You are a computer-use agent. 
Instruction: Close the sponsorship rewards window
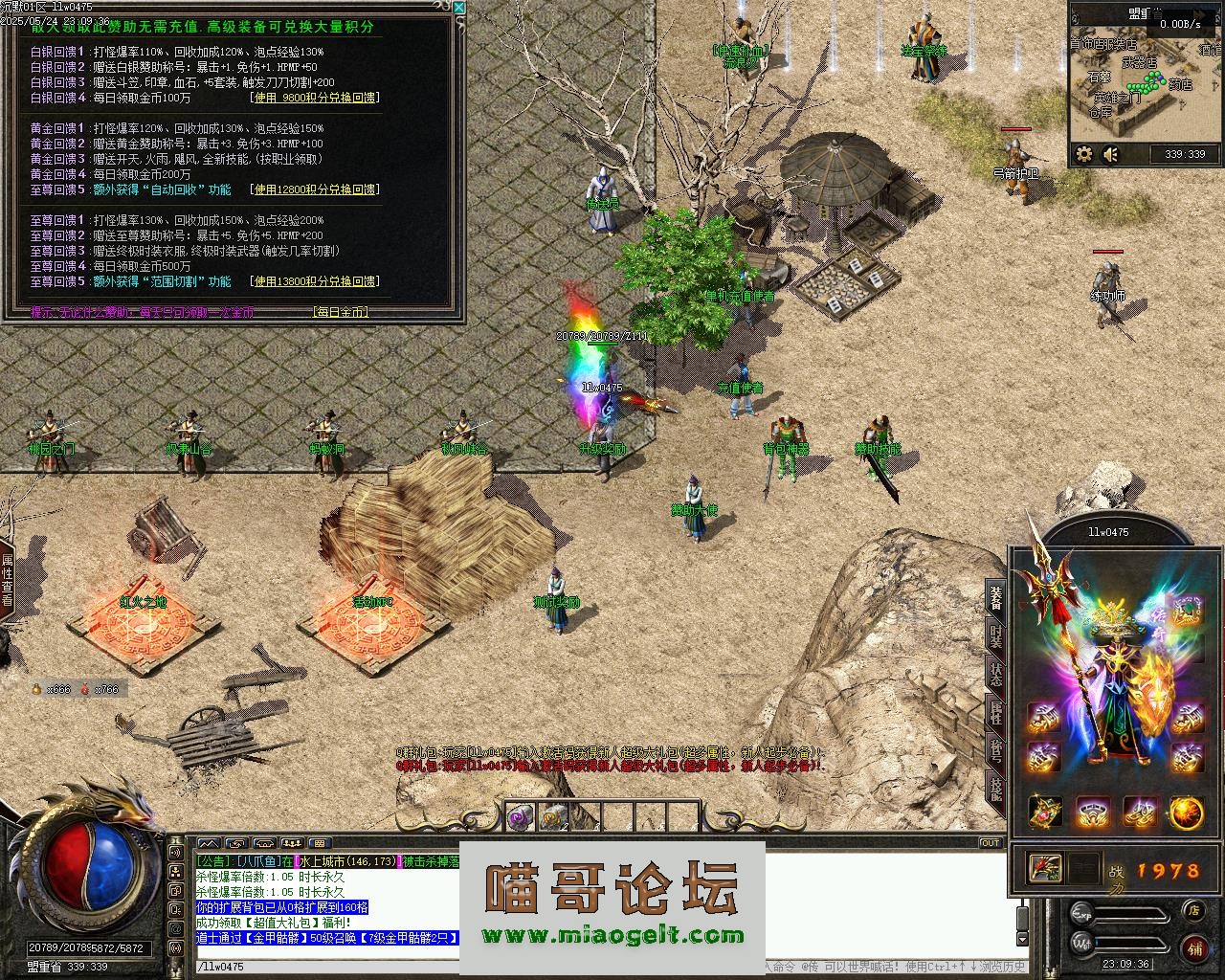[458, 8]
